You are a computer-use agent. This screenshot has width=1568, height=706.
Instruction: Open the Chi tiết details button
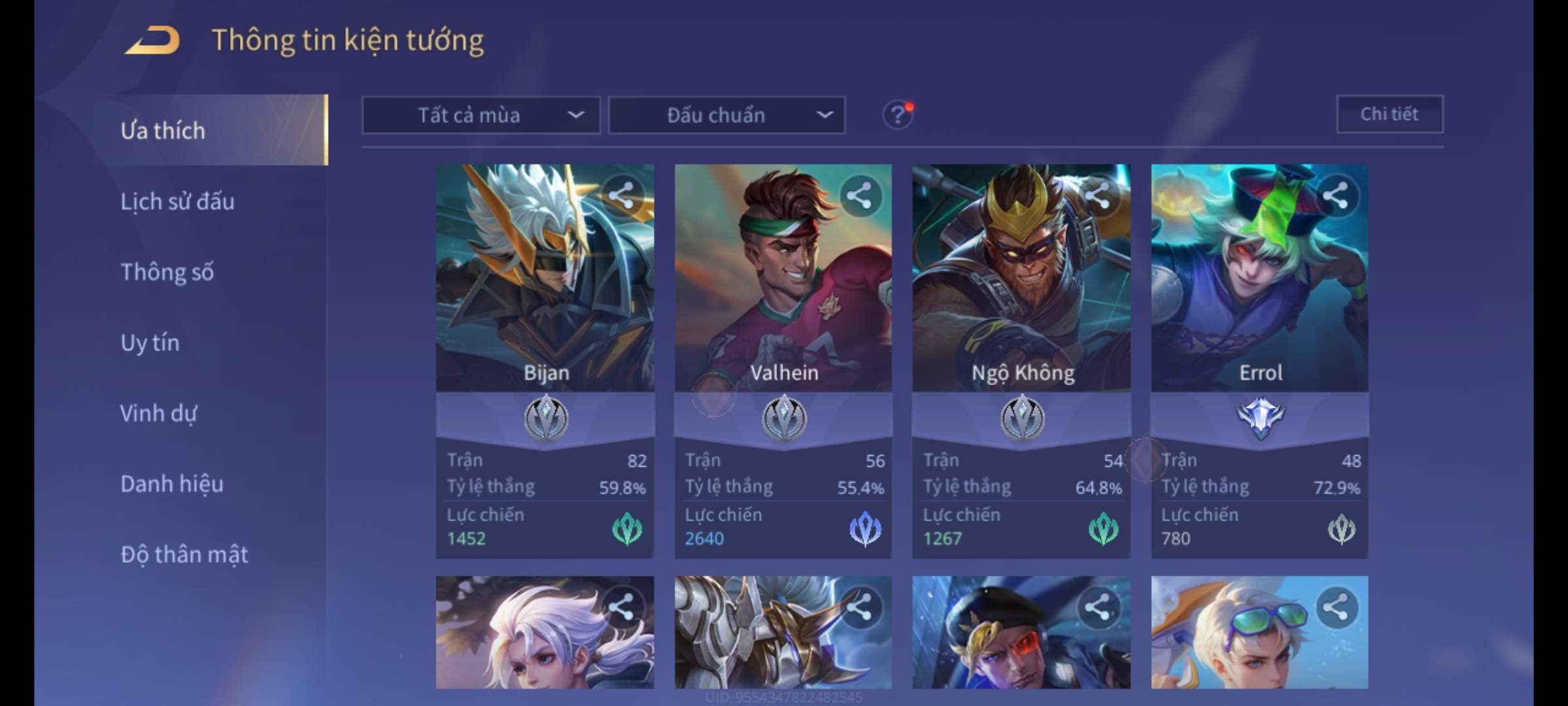[x=1390, y=114]
